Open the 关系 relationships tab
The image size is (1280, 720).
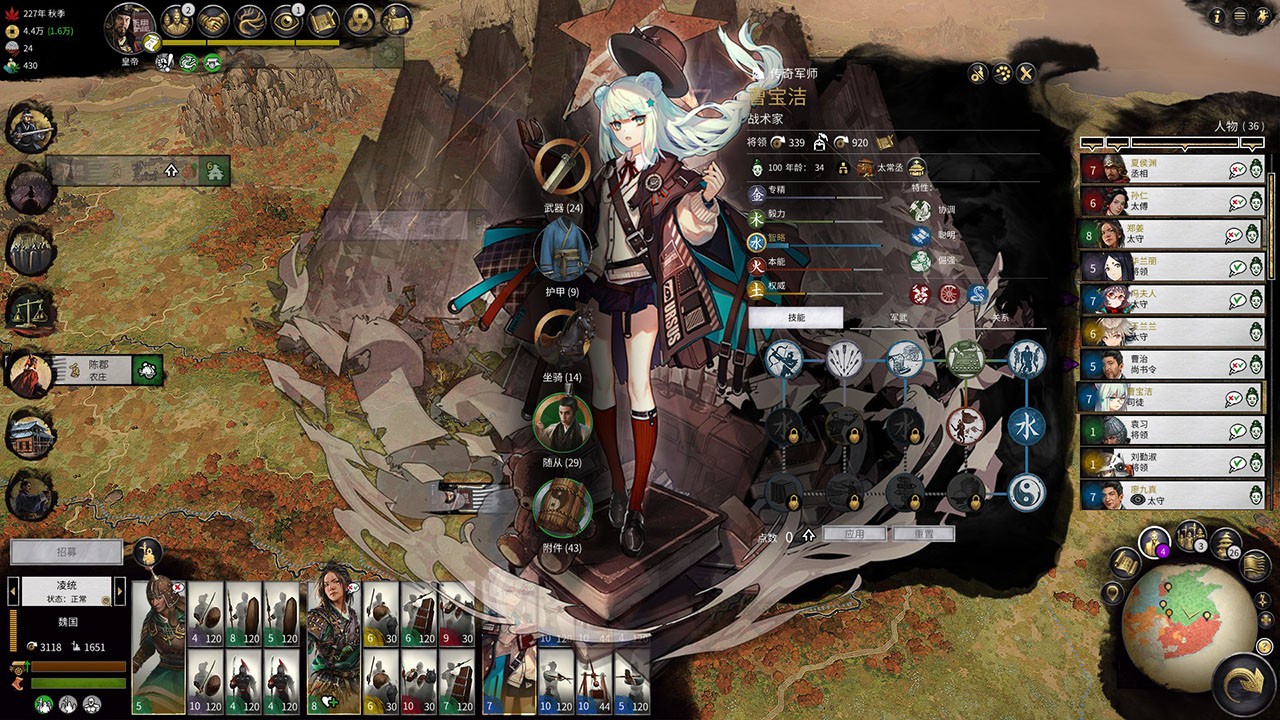coord(1000,317)
